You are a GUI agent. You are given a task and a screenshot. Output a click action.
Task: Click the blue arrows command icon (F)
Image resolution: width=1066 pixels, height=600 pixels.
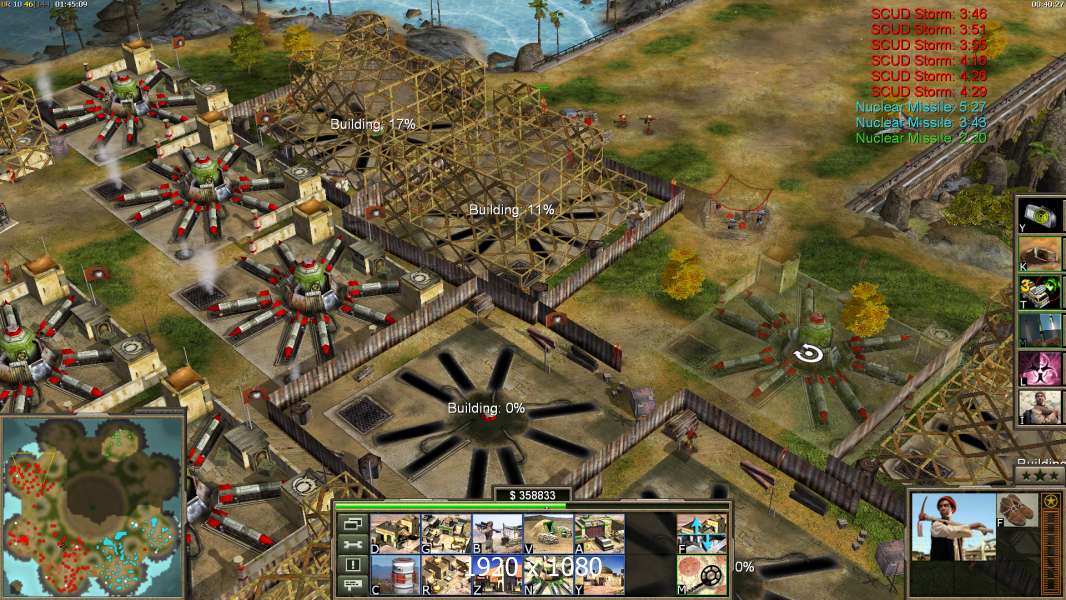702,533
